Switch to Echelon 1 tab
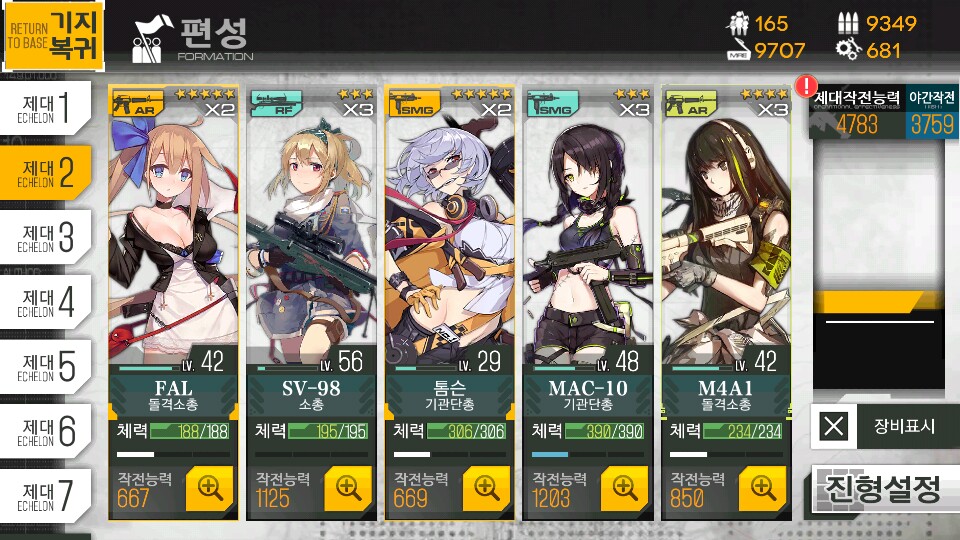 [57, 109]
